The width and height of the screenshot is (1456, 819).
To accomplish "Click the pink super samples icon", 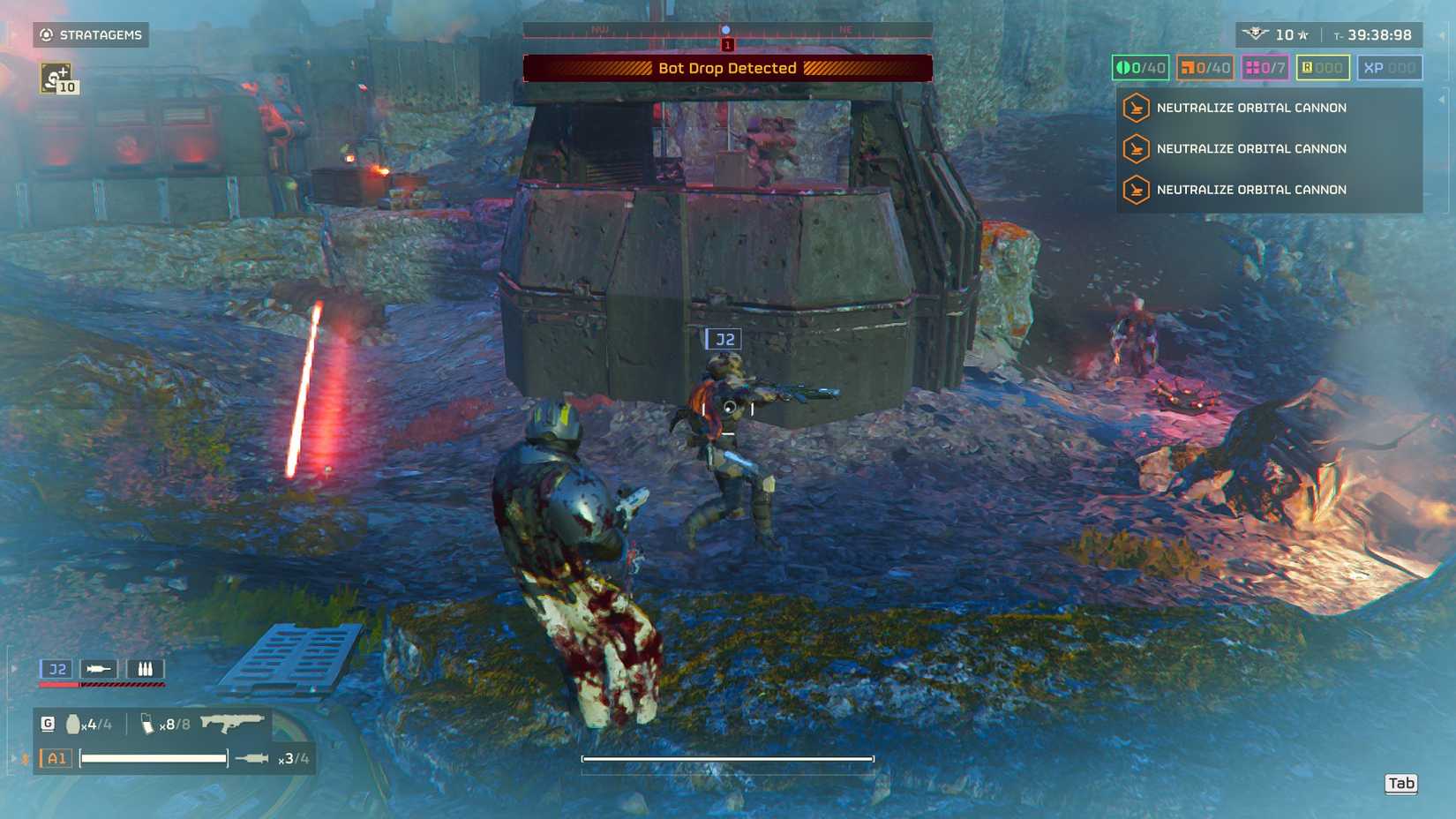I will pos(1265,67).
